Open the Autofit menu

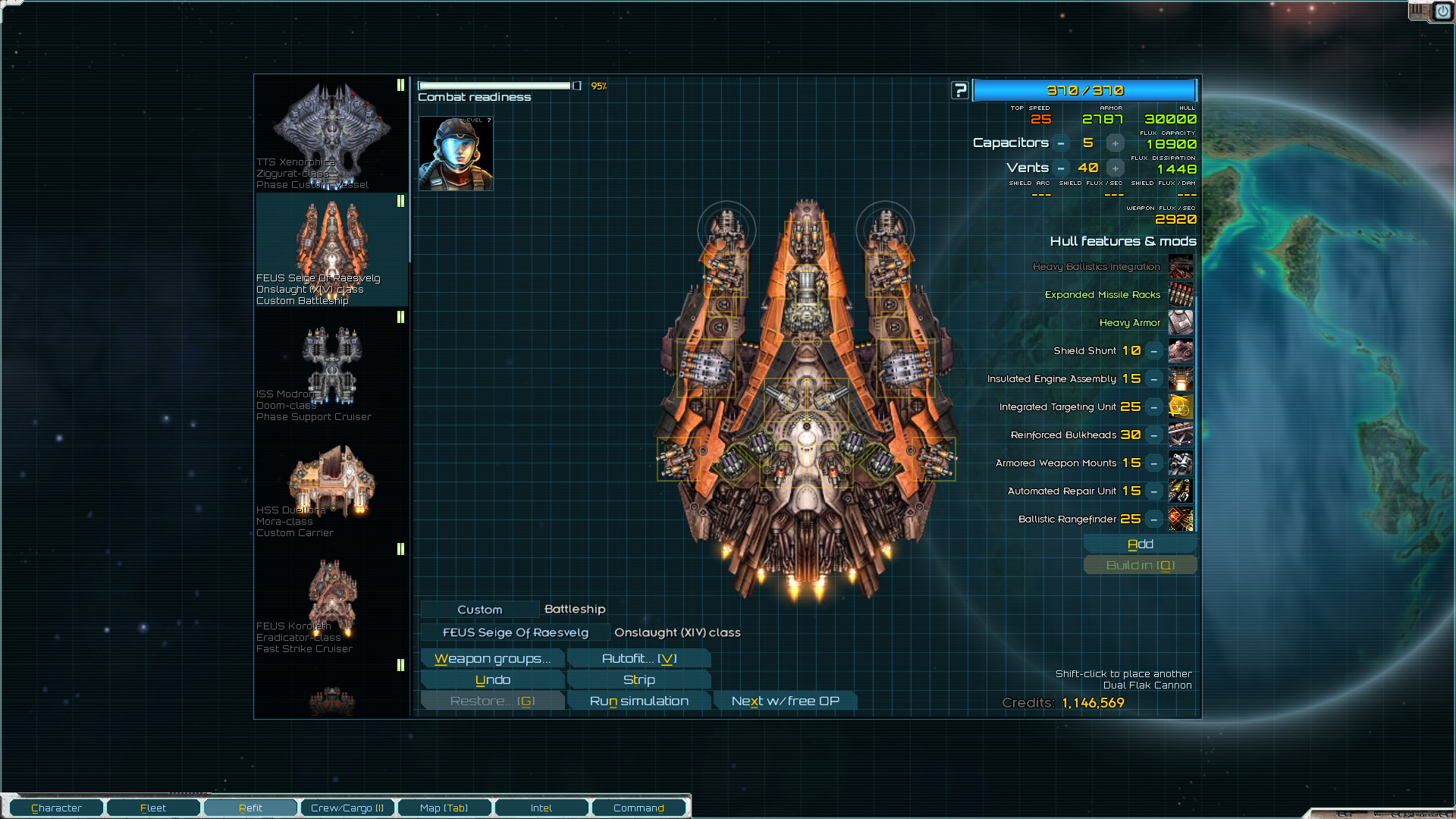tap(639, 658)
